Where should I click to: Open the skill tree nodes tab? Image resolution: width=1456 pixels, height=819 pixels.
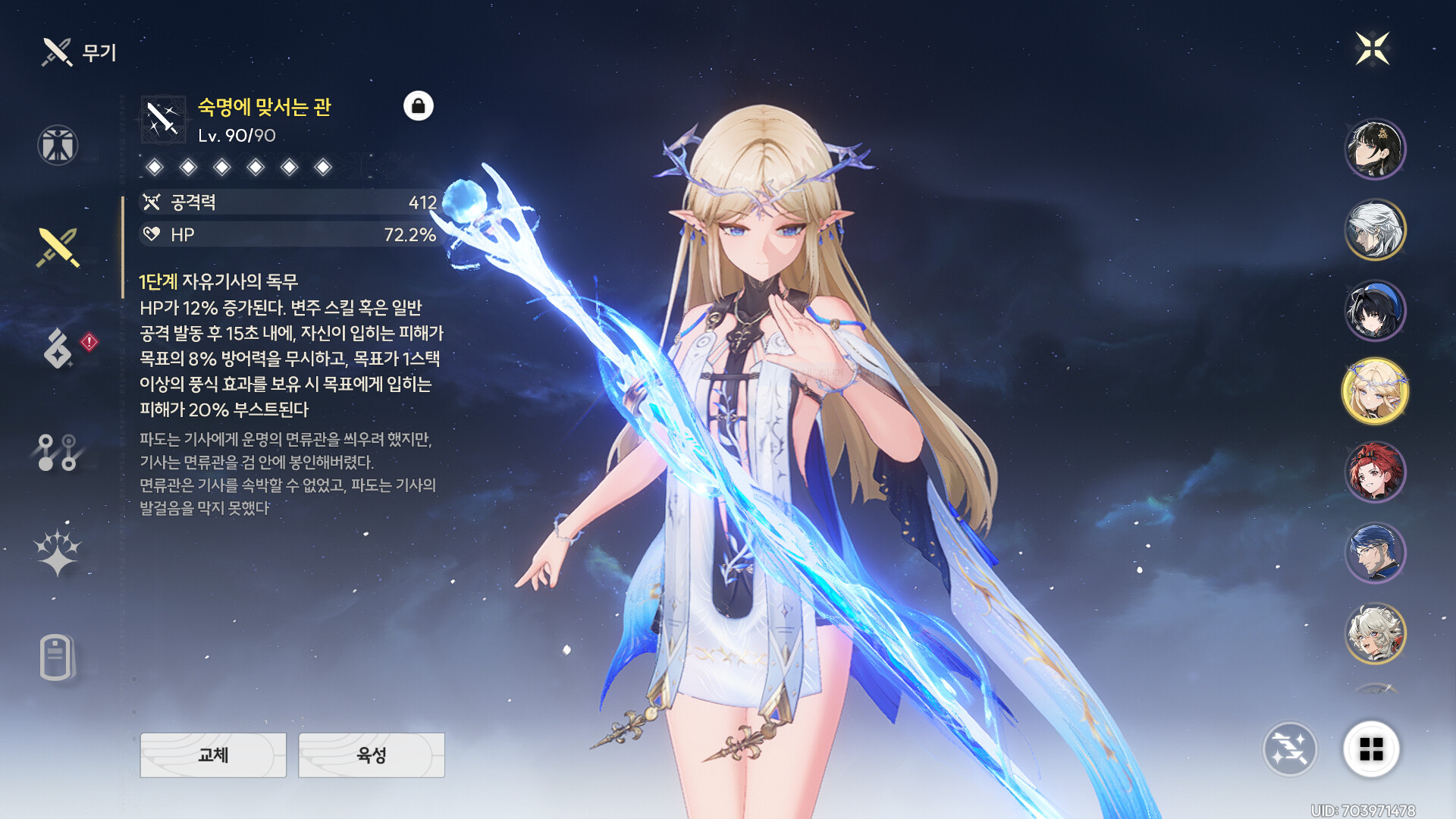pos(58,453)
